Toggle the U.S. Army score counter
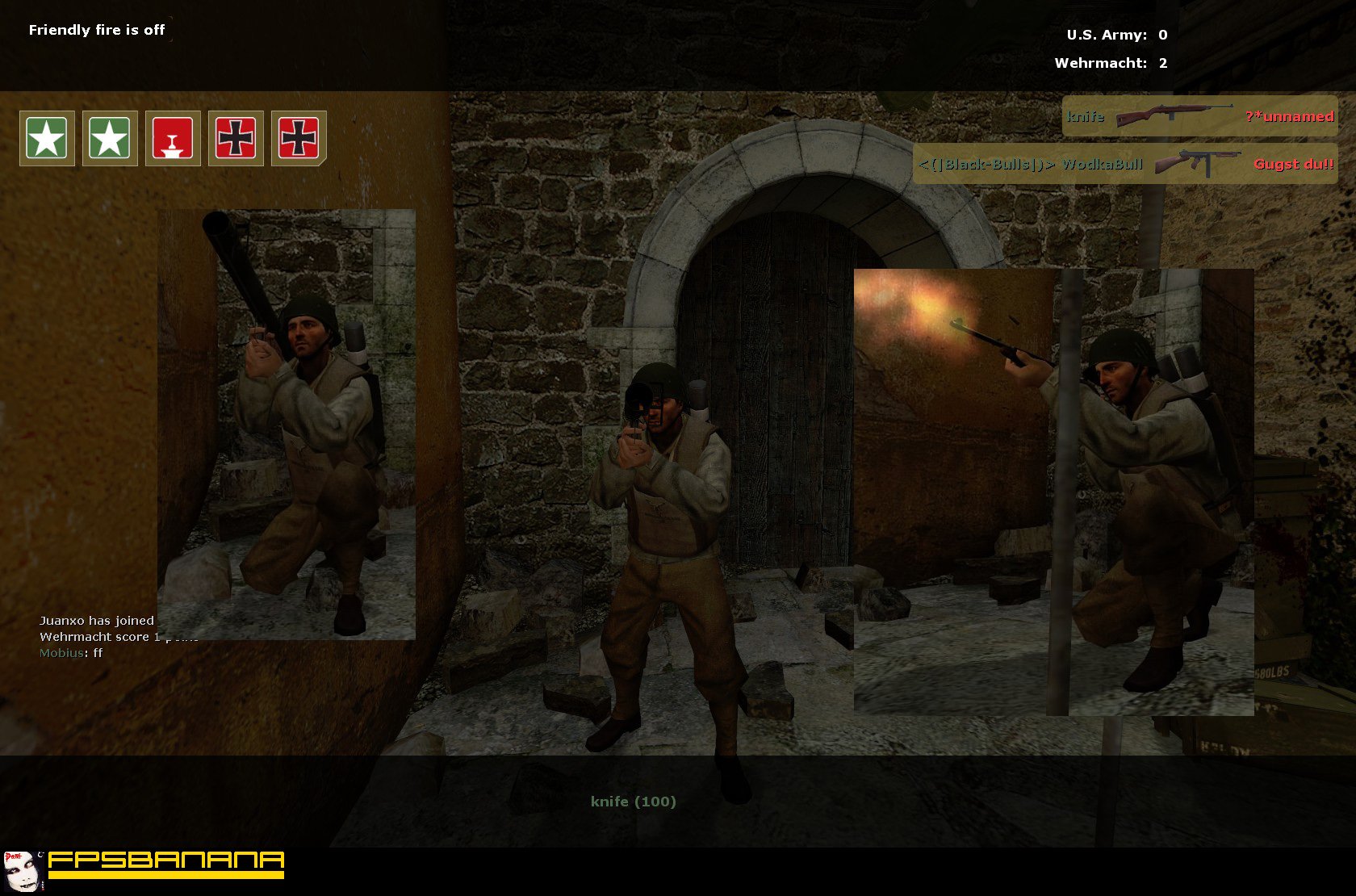This screenshot has width=1356, height=896. pos(1115,35)
